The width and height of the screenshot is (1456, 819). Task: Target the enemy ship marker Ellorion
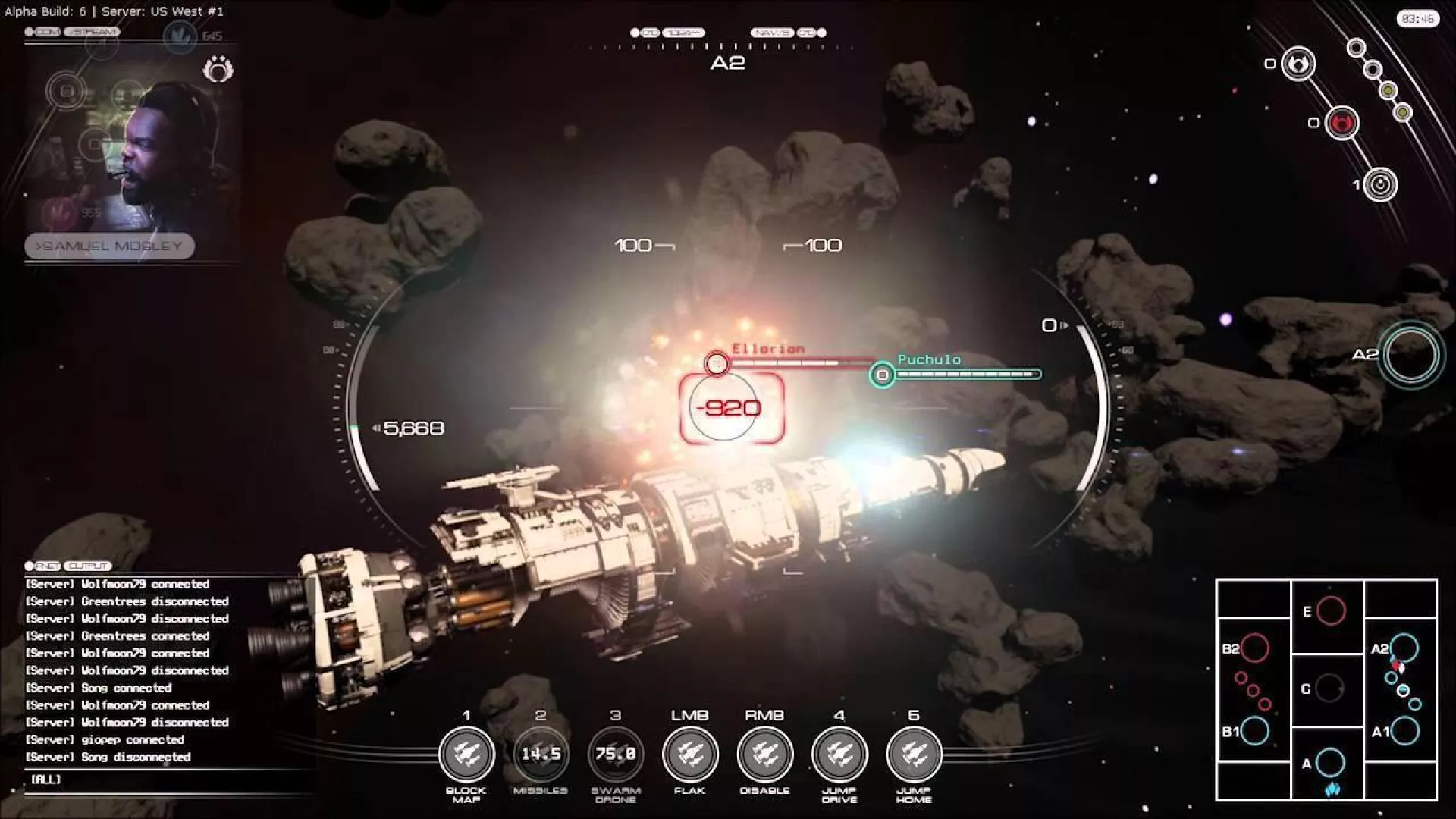pos(717,364)
